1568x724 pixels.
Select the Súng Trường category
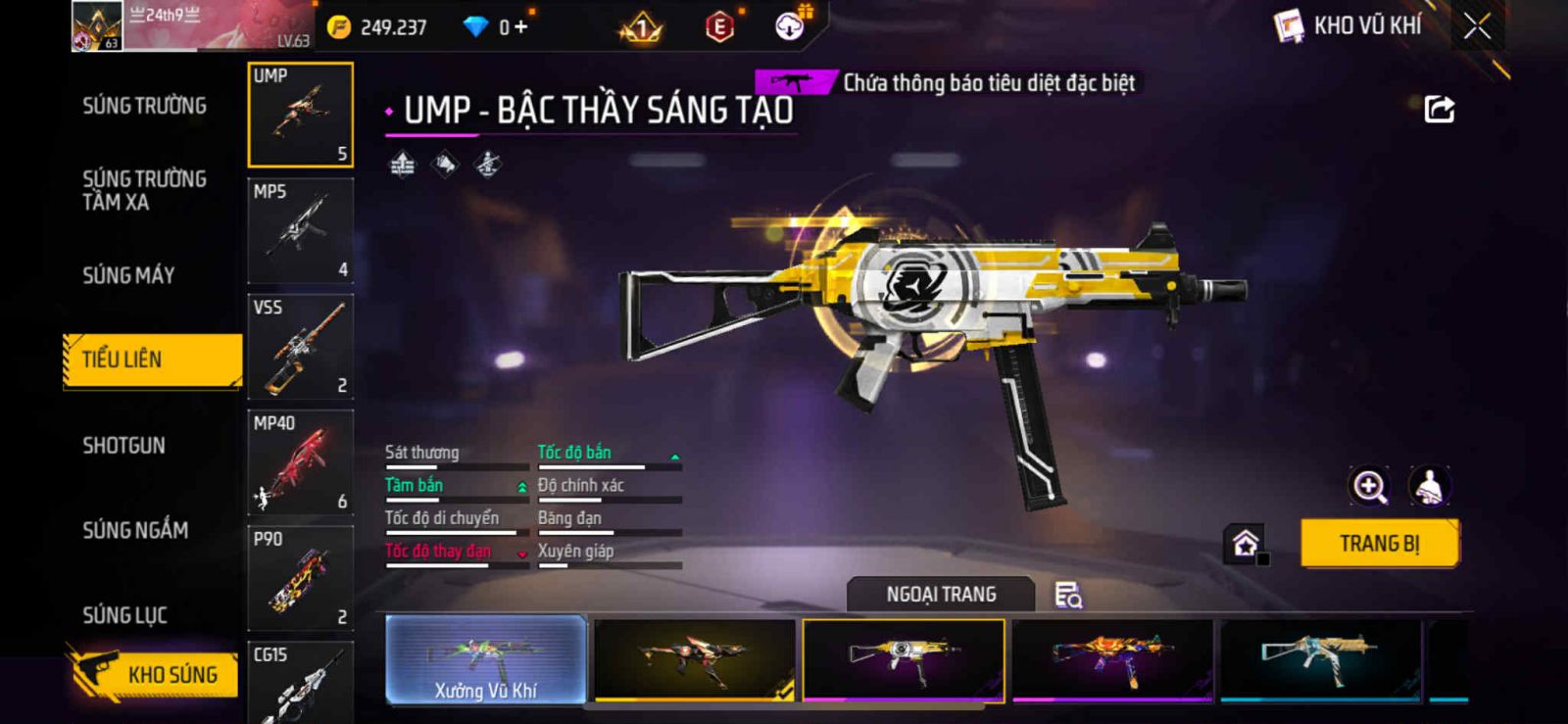pos(144,106)
